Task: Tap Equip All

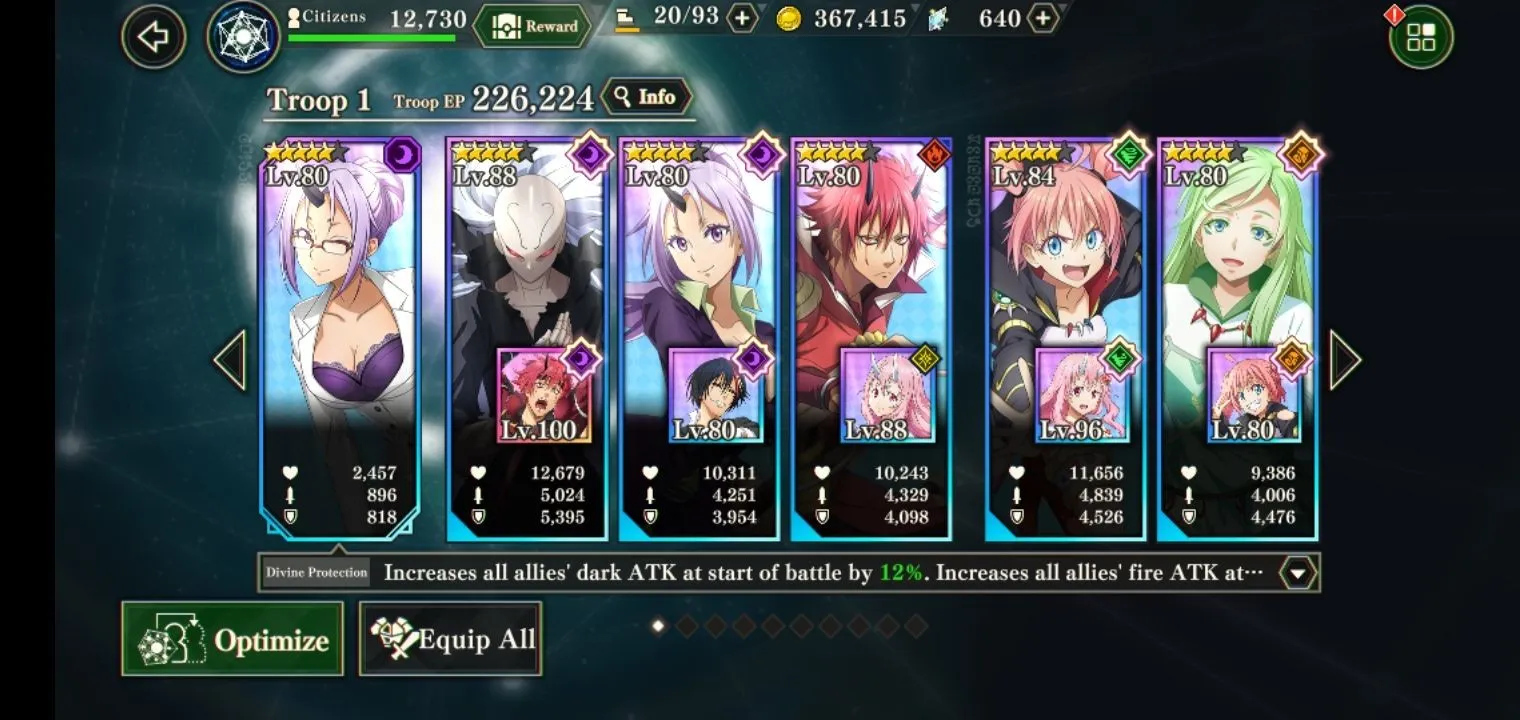Action: tap(450, 639)
